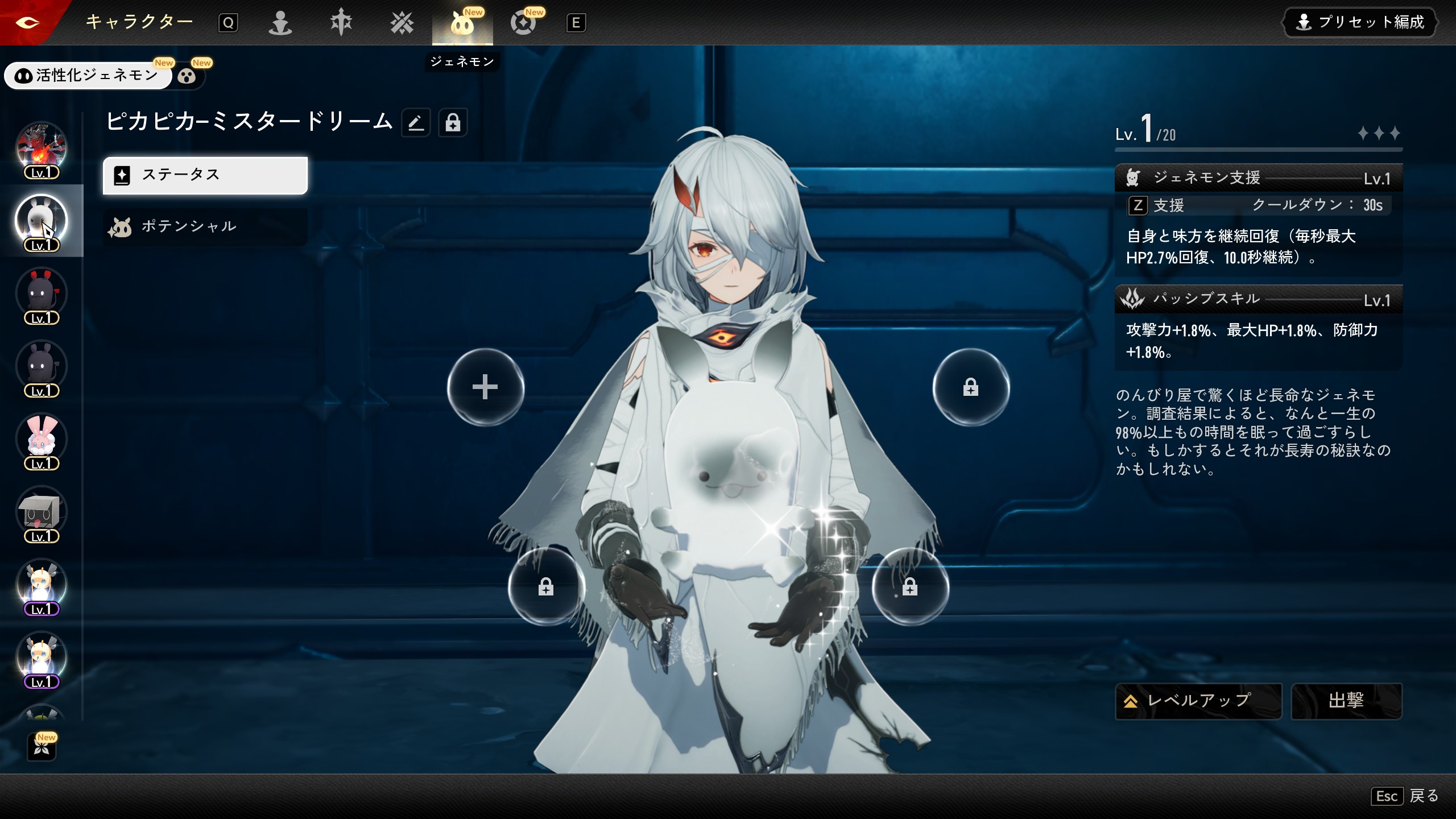Add an item to the plus slot

pyautogui.click(x=485, y=387)
